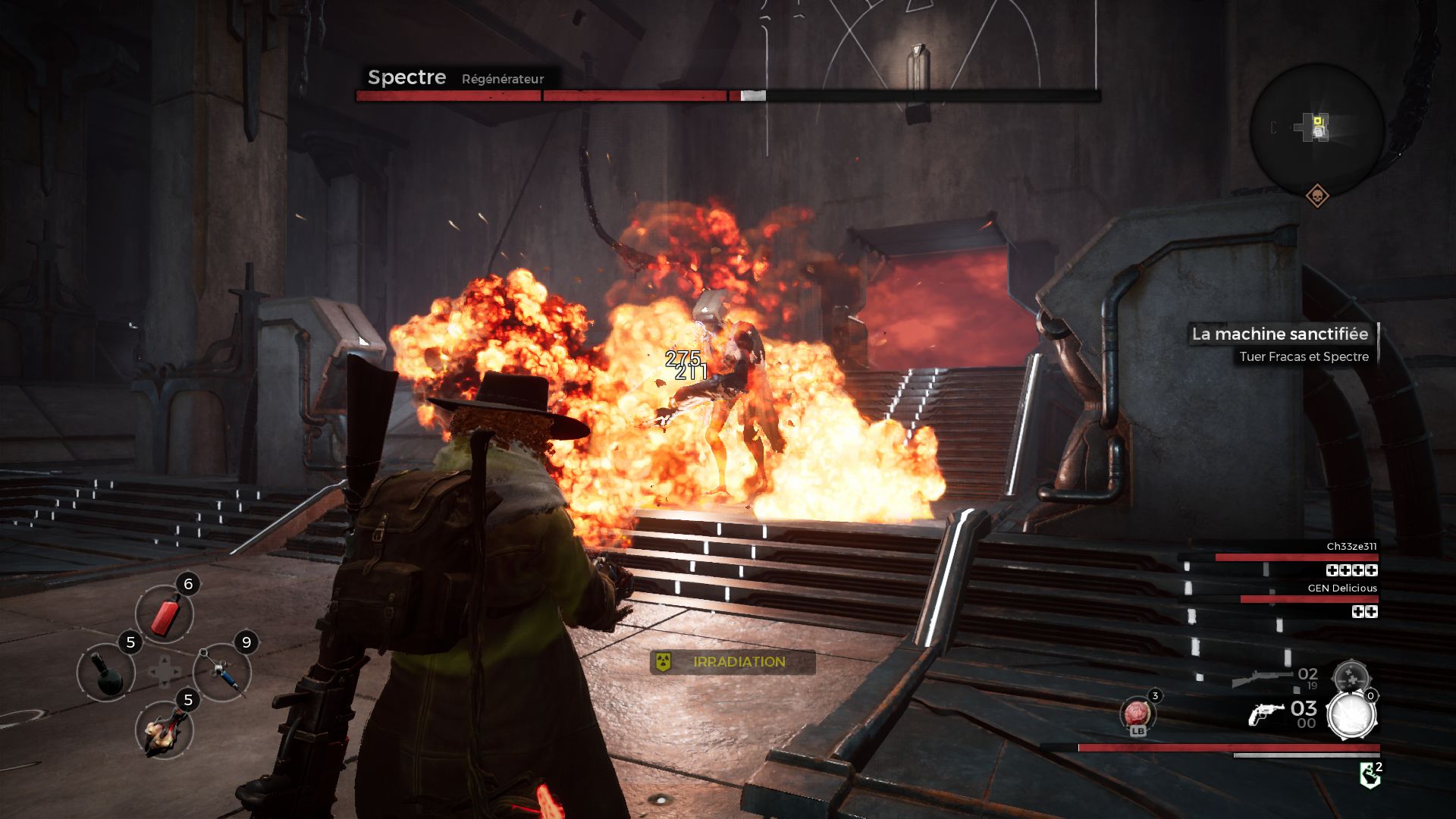
Task: Select the clawed heart quick item
Action: pyautogui.click(x=165, y=731)
